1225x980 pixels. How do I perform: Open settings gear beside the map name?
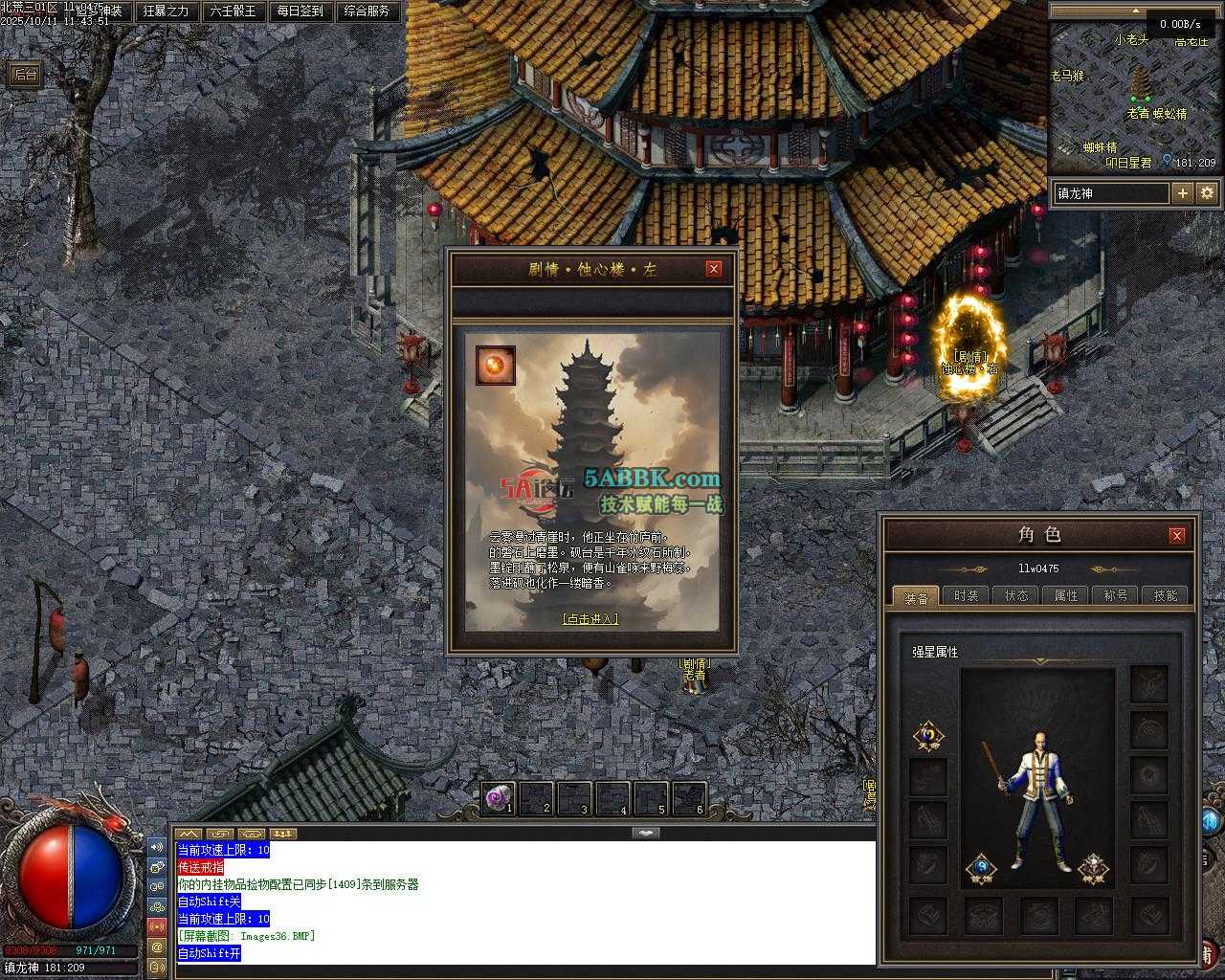click(x=1207, y=193)
